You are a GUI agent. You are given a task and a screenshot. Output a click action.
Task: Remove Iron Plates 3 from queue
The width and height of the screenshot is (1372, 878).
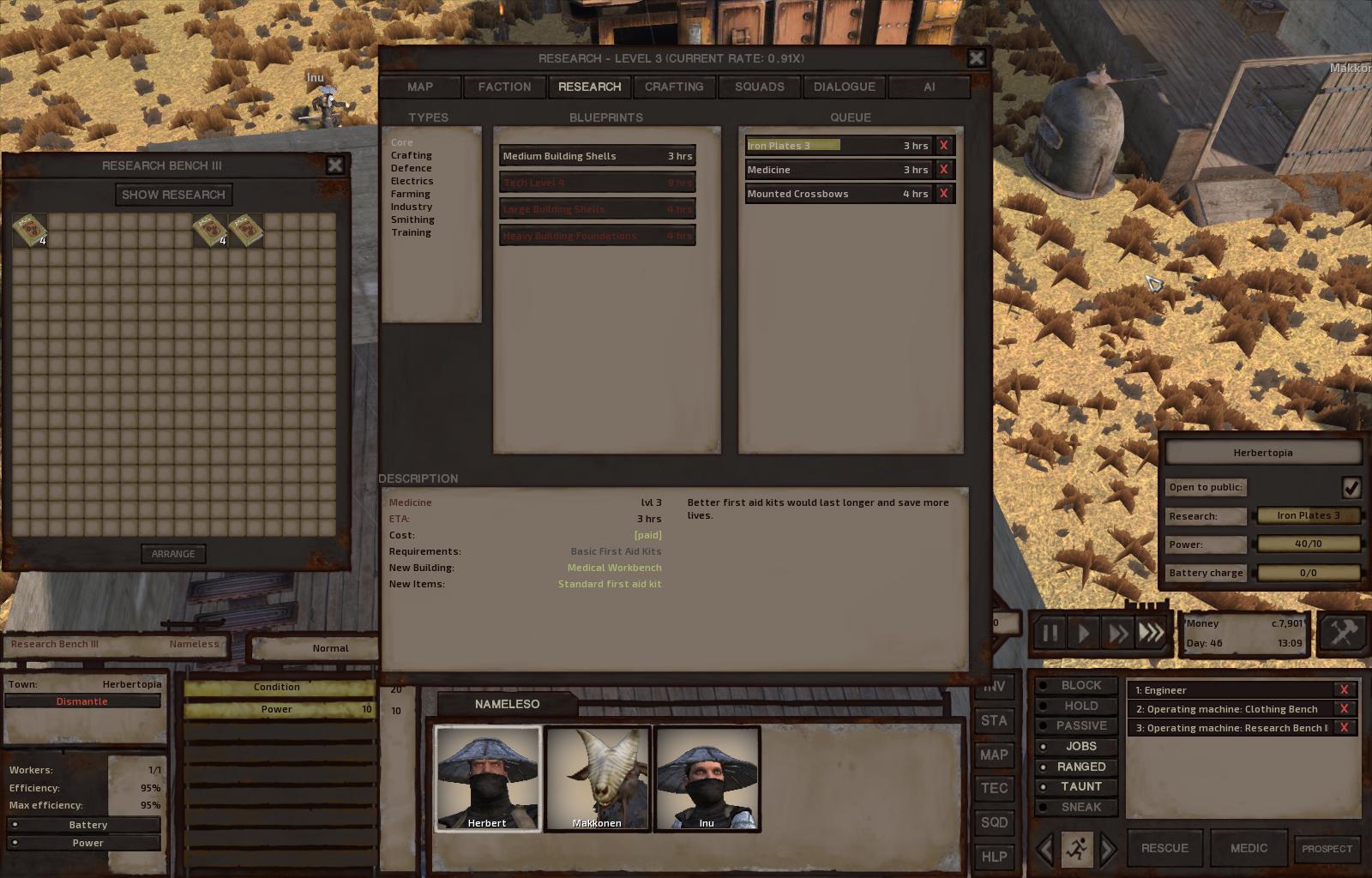(x=943, y=146)
